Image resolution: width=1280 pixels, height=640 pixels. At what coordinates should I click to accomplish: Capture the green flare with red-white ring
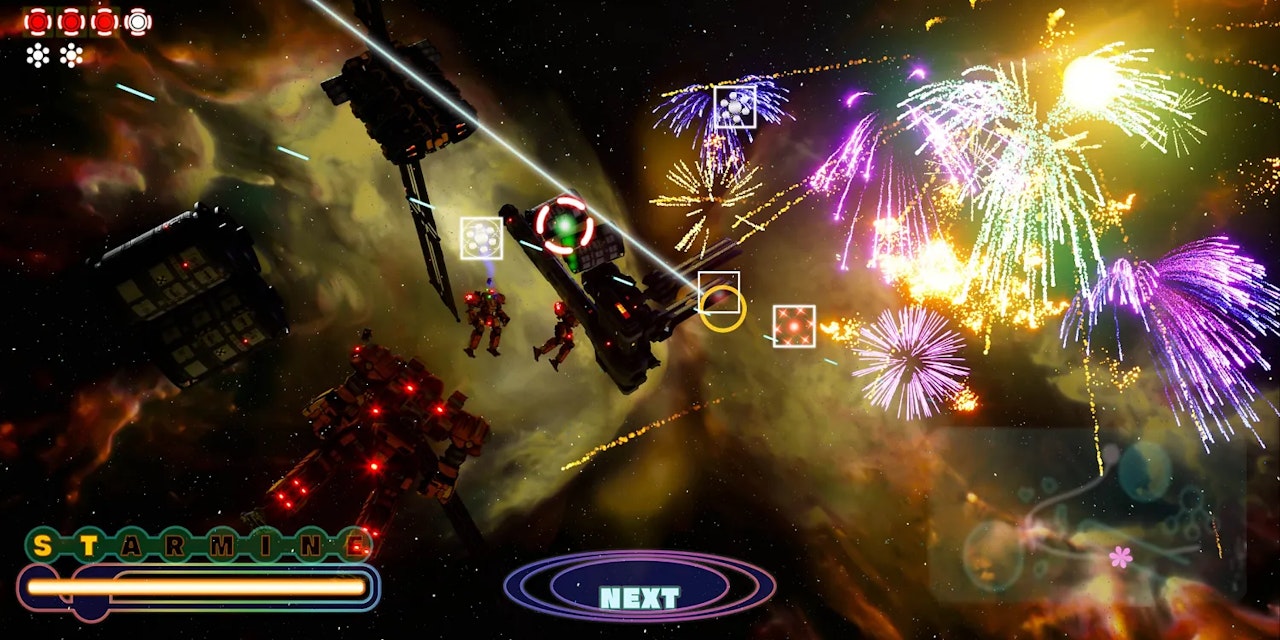click(x=564, y=225)
